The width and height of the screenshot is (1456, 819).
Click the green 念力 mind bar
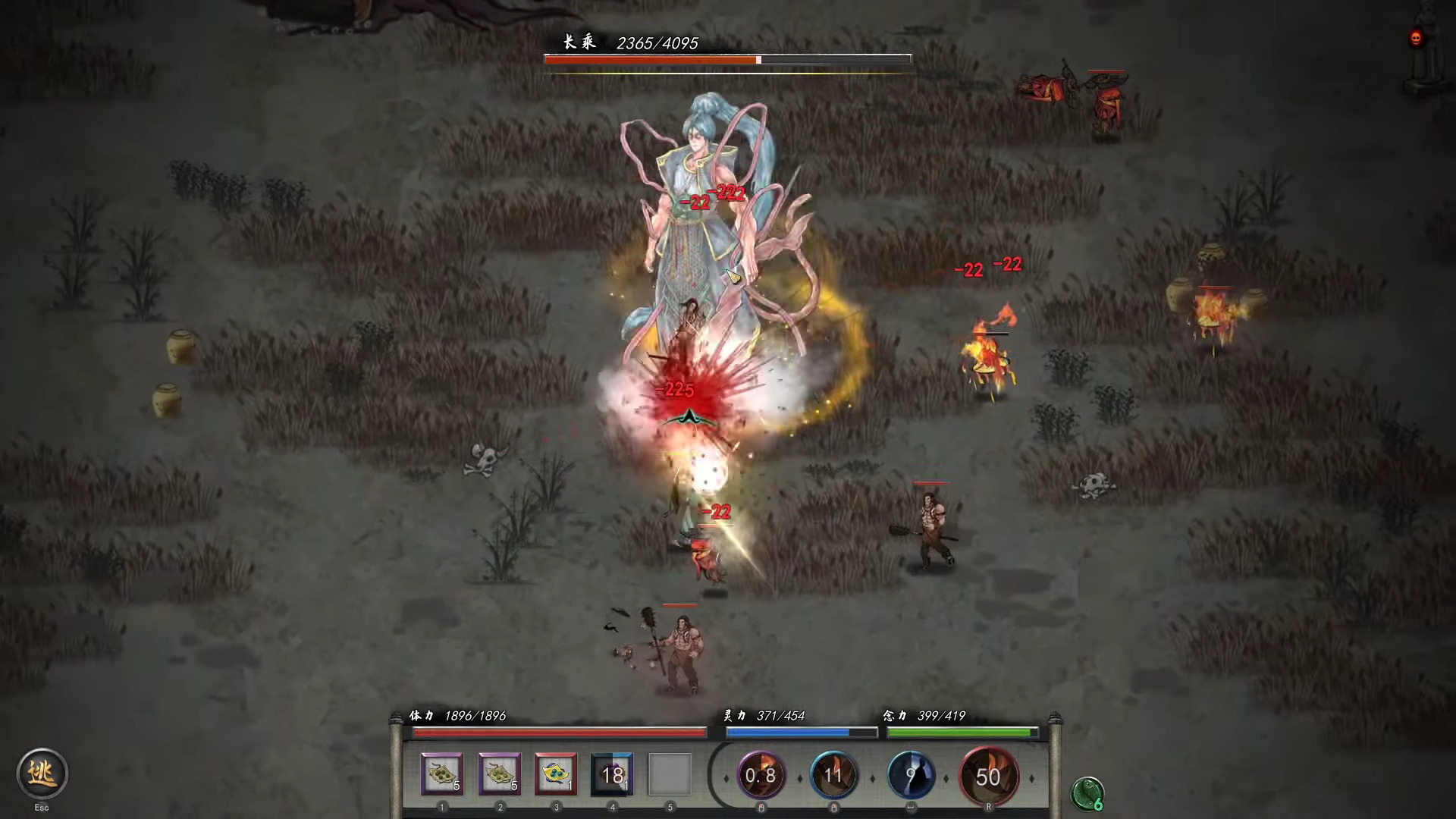point(961,732)
